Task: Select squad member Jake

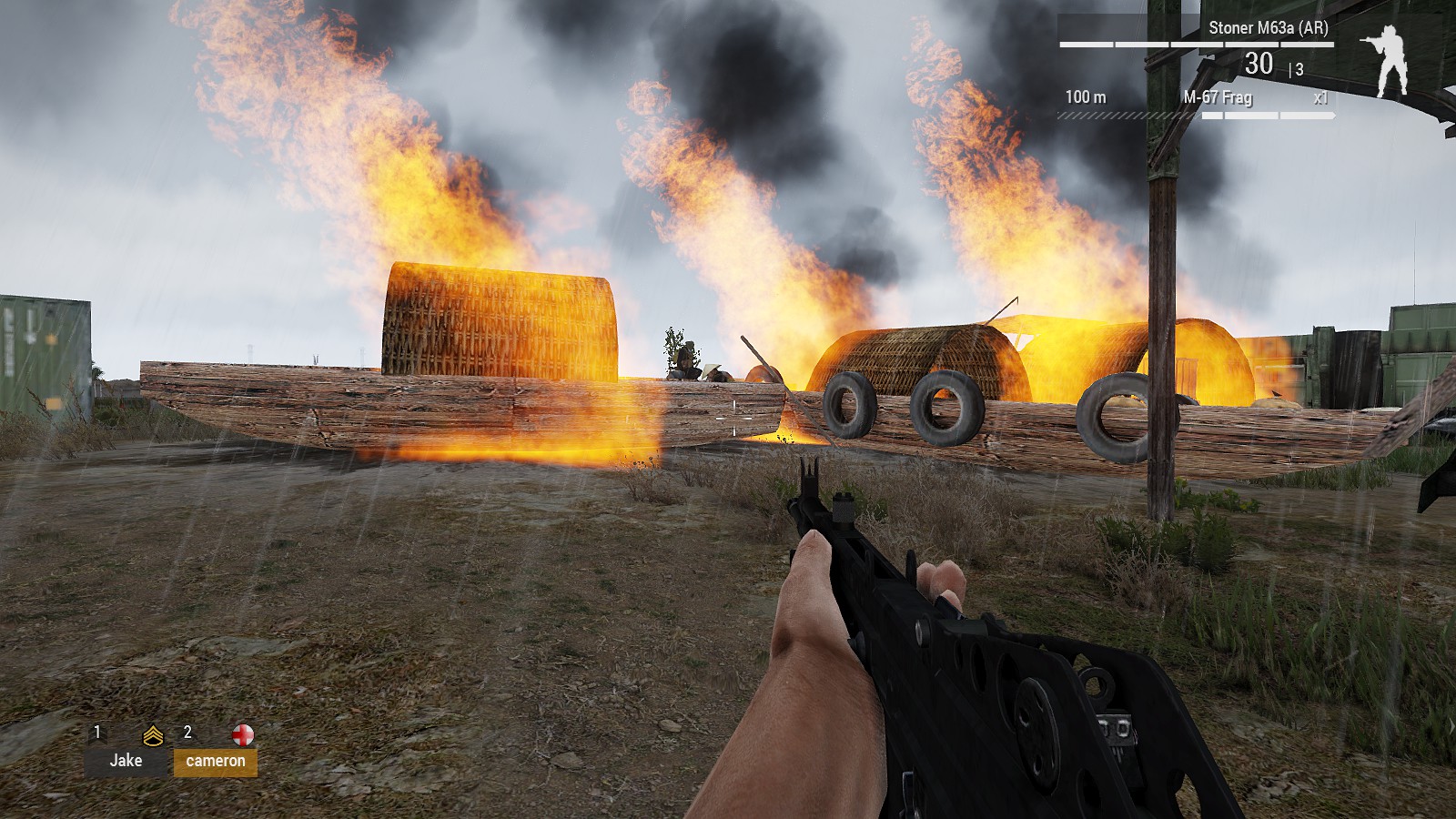Action: coord(126,761)
